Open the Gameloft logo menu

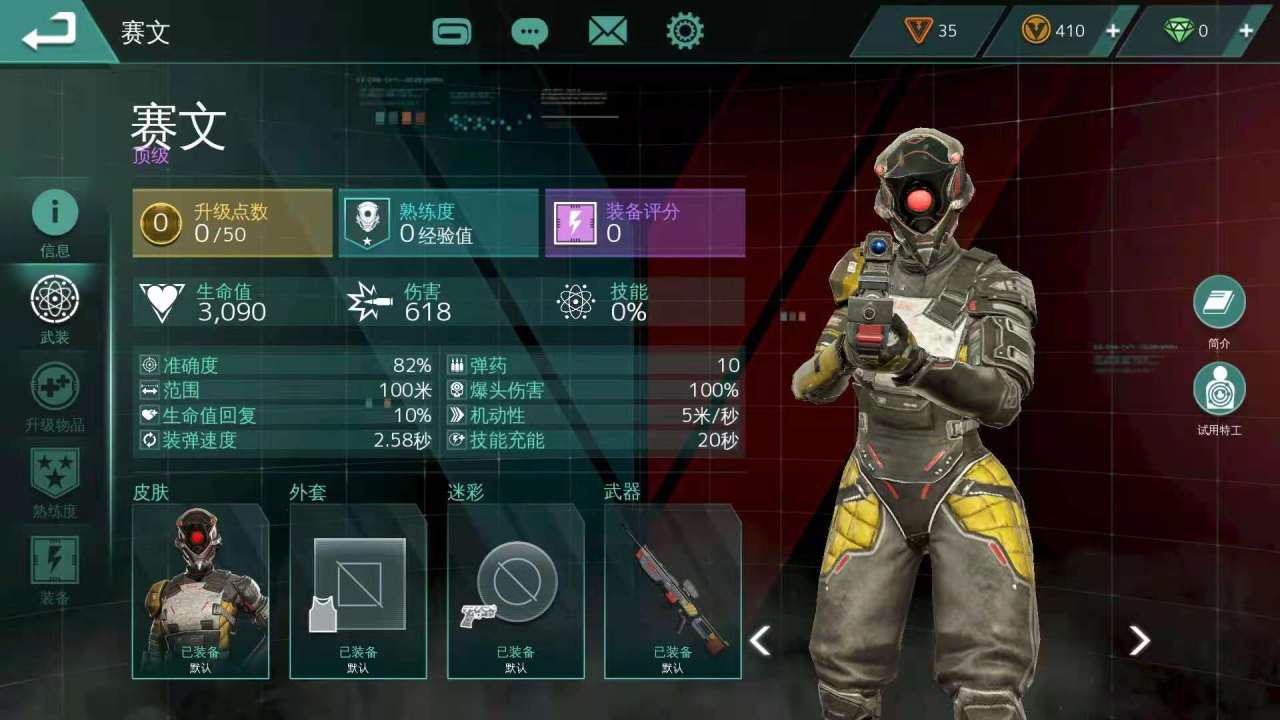[452, 32]
